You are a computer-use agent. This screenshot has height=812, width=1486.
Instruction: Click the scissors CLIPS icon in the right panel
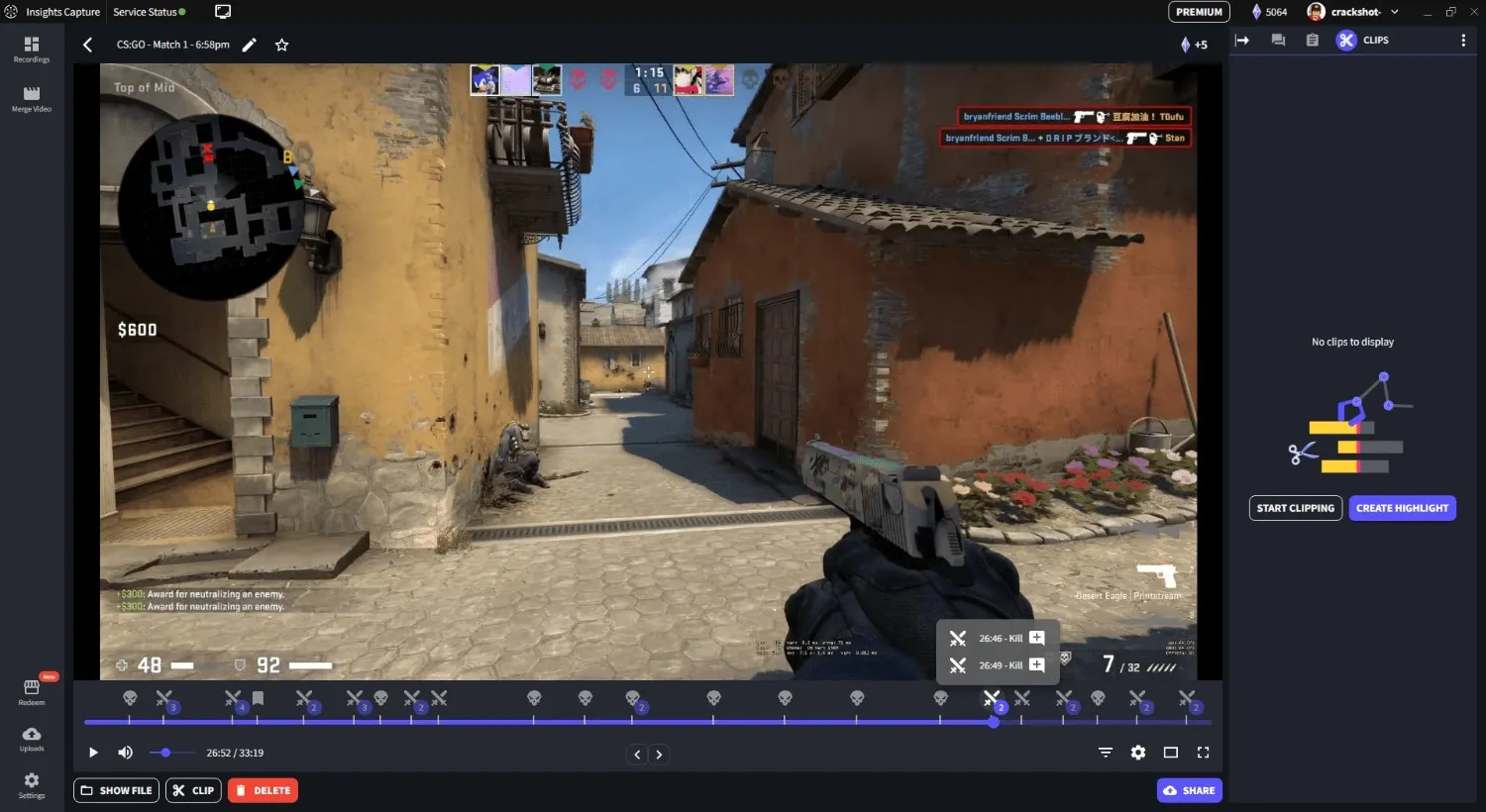(x=1346, y=40)
